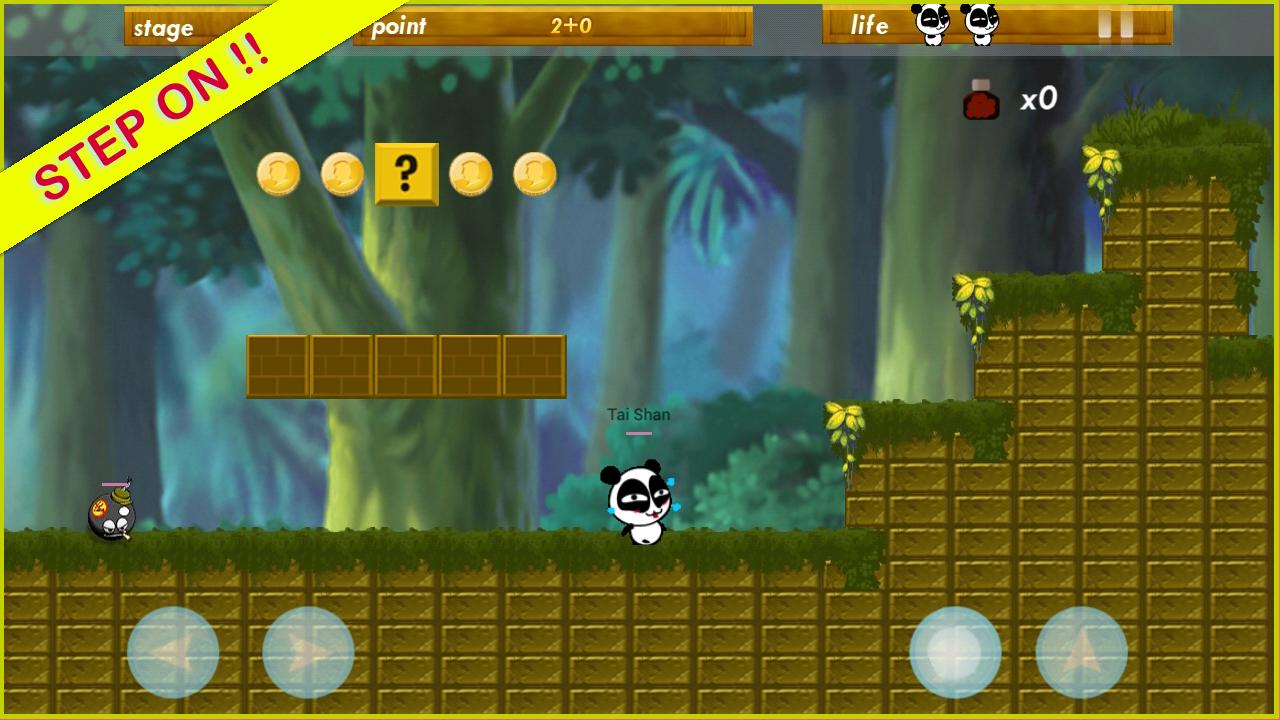This screenshot has height=720, width=1280.
Task: Tap the left arrow movement control
Action: [x=173, y=652]
